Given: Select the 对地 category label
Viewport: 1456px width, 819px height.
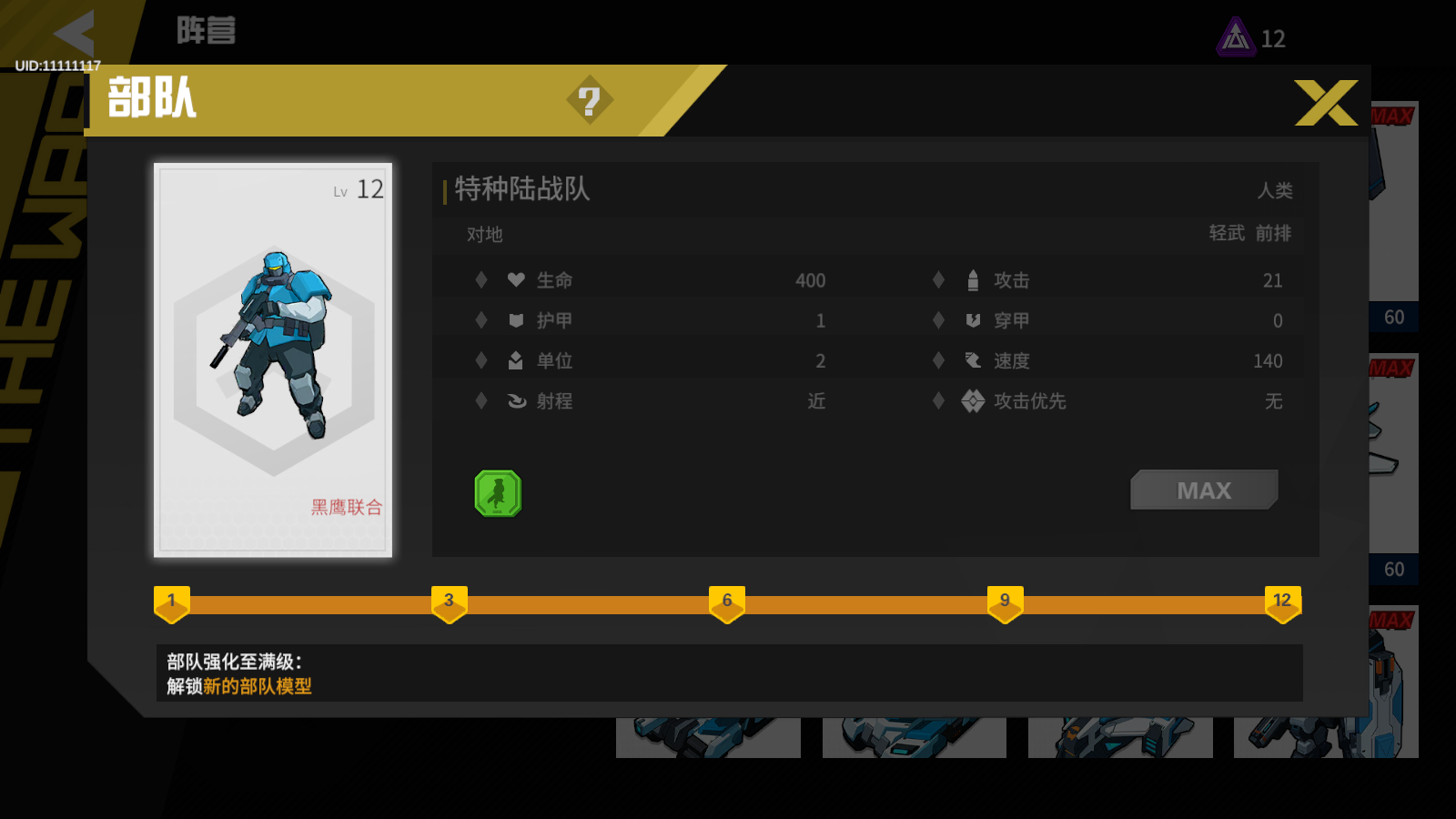Looking at the screenshot, I should 486,235.
